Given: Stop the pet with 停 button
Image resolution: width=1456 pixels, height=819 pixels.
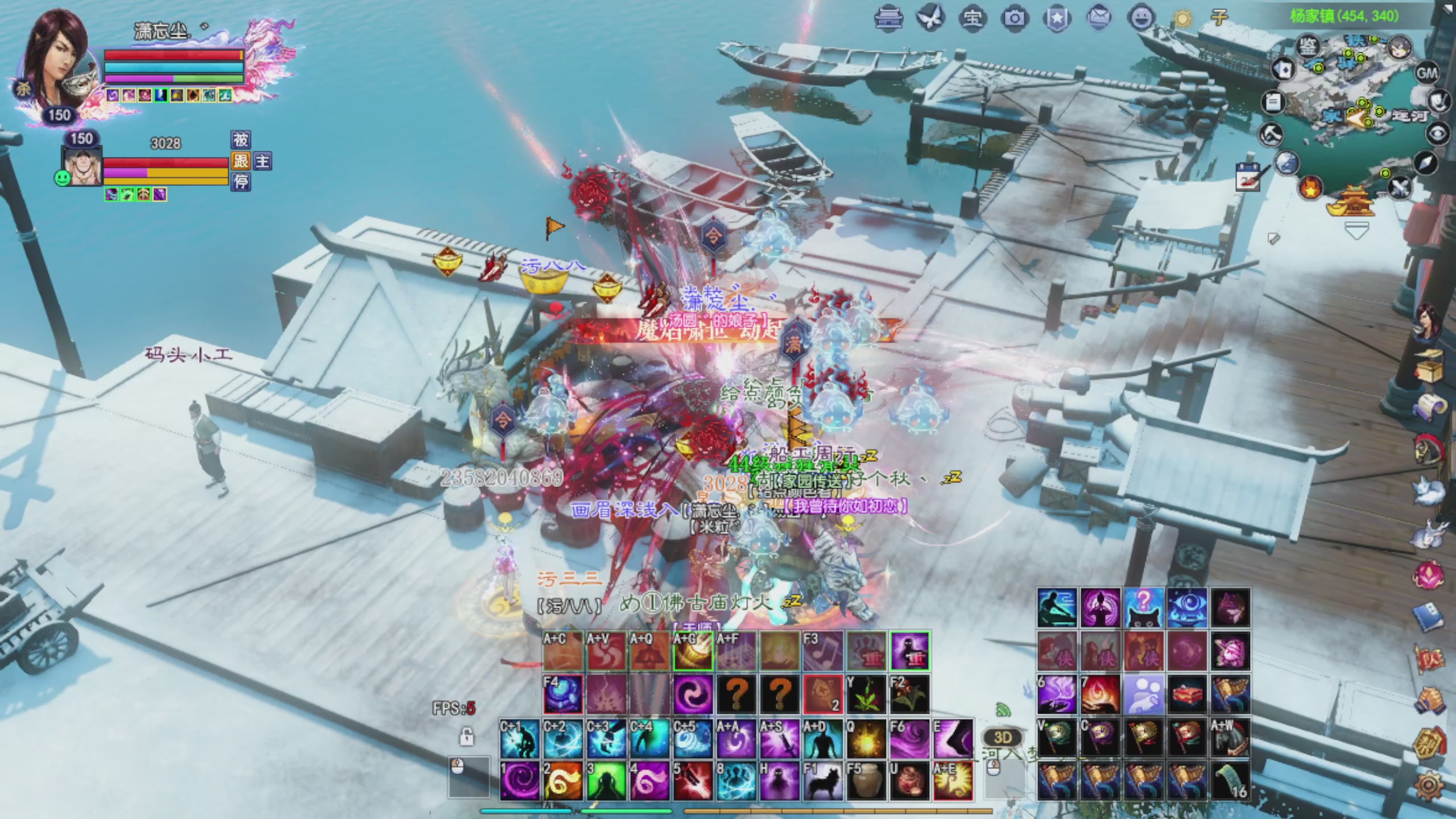Looking at the screenshot, I should click(x=241, y=182).
